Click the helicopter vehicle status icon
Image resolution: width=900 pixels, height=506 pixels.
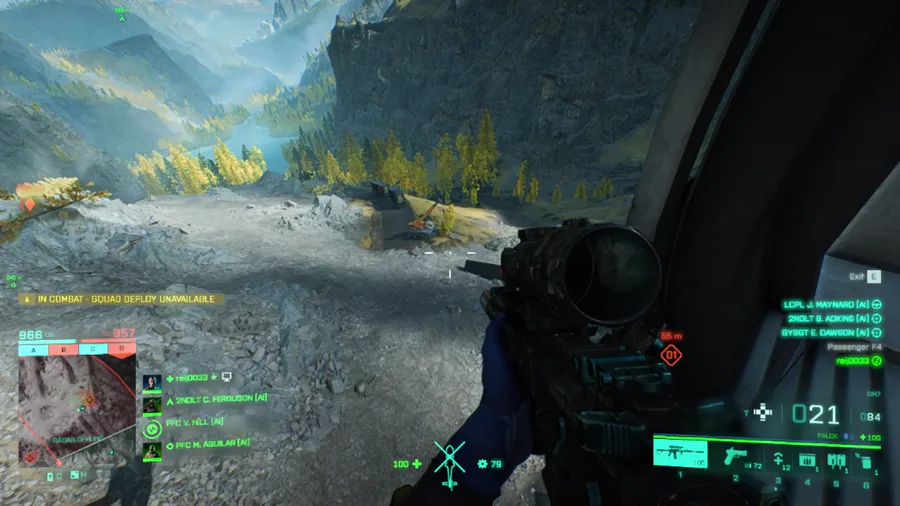[449, 465]
